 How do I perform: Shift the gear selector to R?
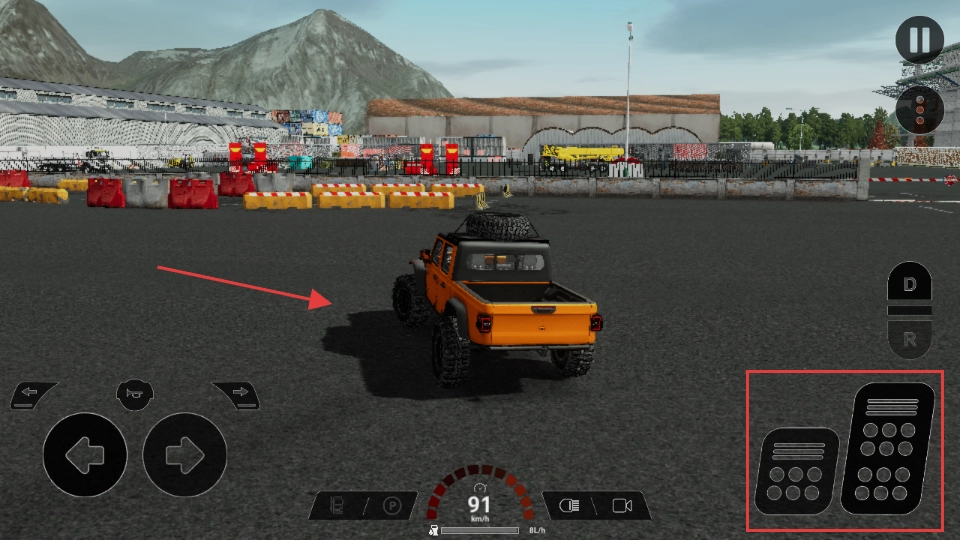coord(909,340)
